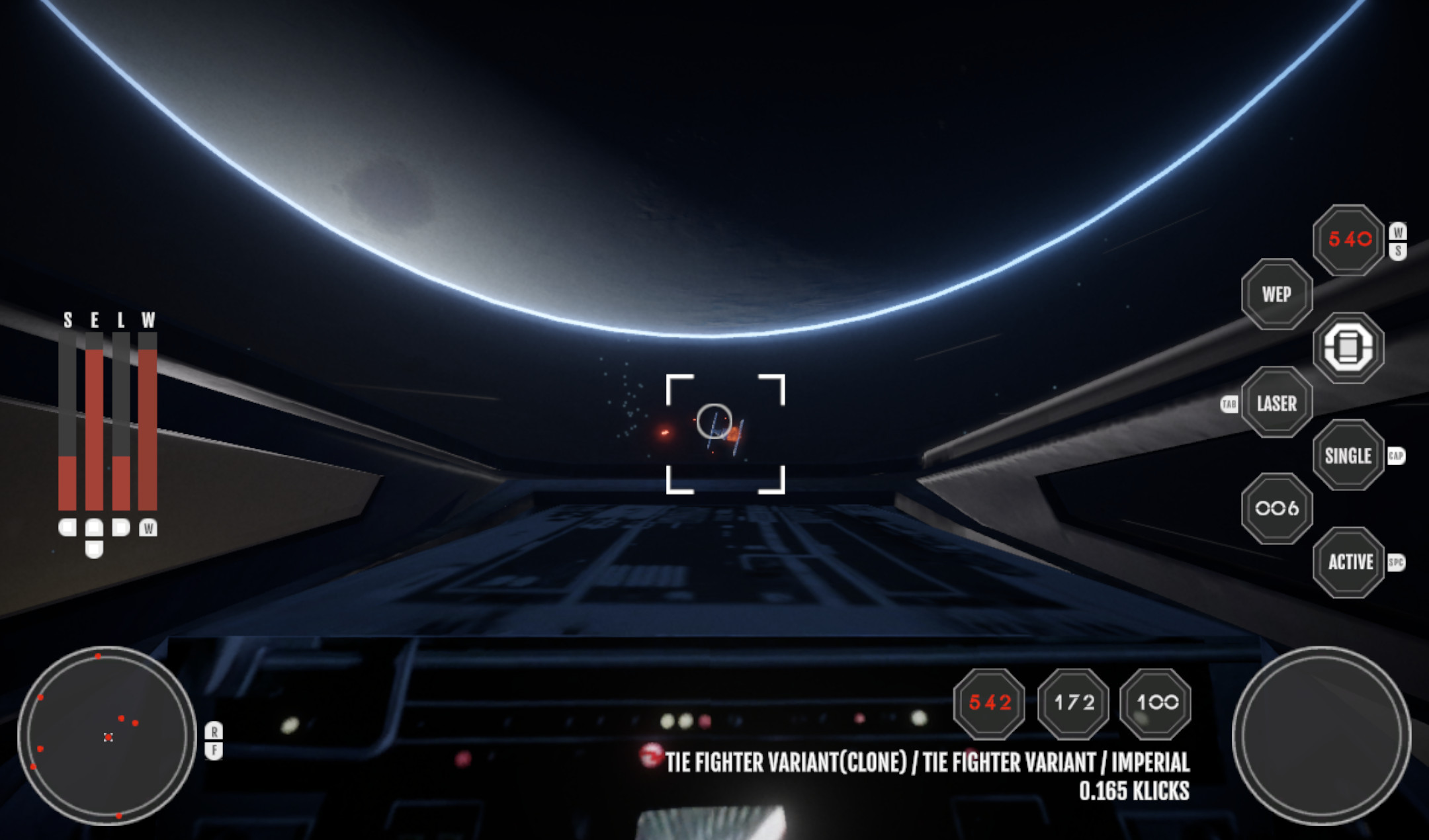Viewport: 1429px width, 840px height.
Task: Select the R radar range label
Action: [214, 732]
